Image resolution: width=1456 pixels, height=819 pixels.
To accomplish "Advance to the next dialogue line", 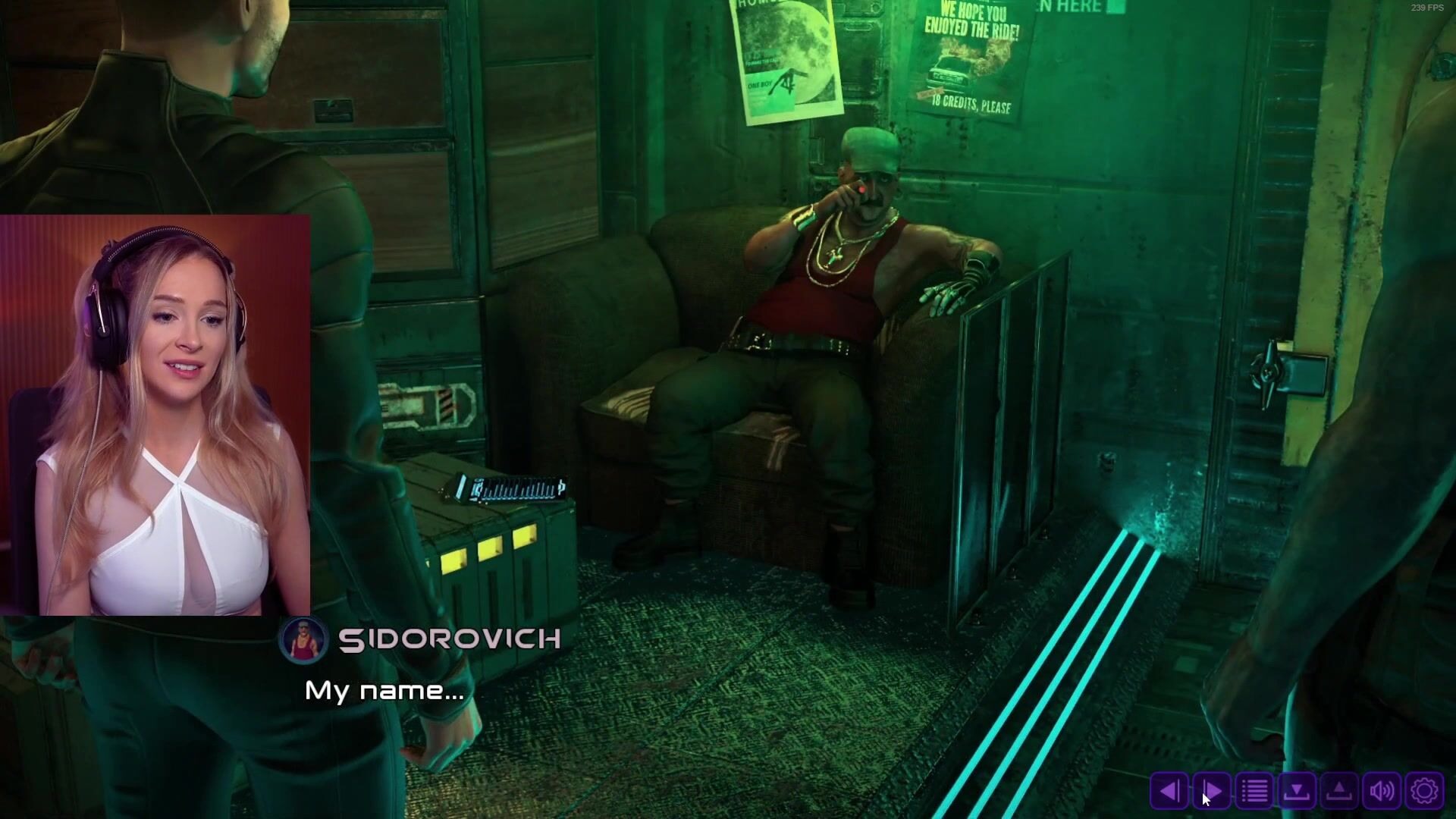I will [1212, 791].
